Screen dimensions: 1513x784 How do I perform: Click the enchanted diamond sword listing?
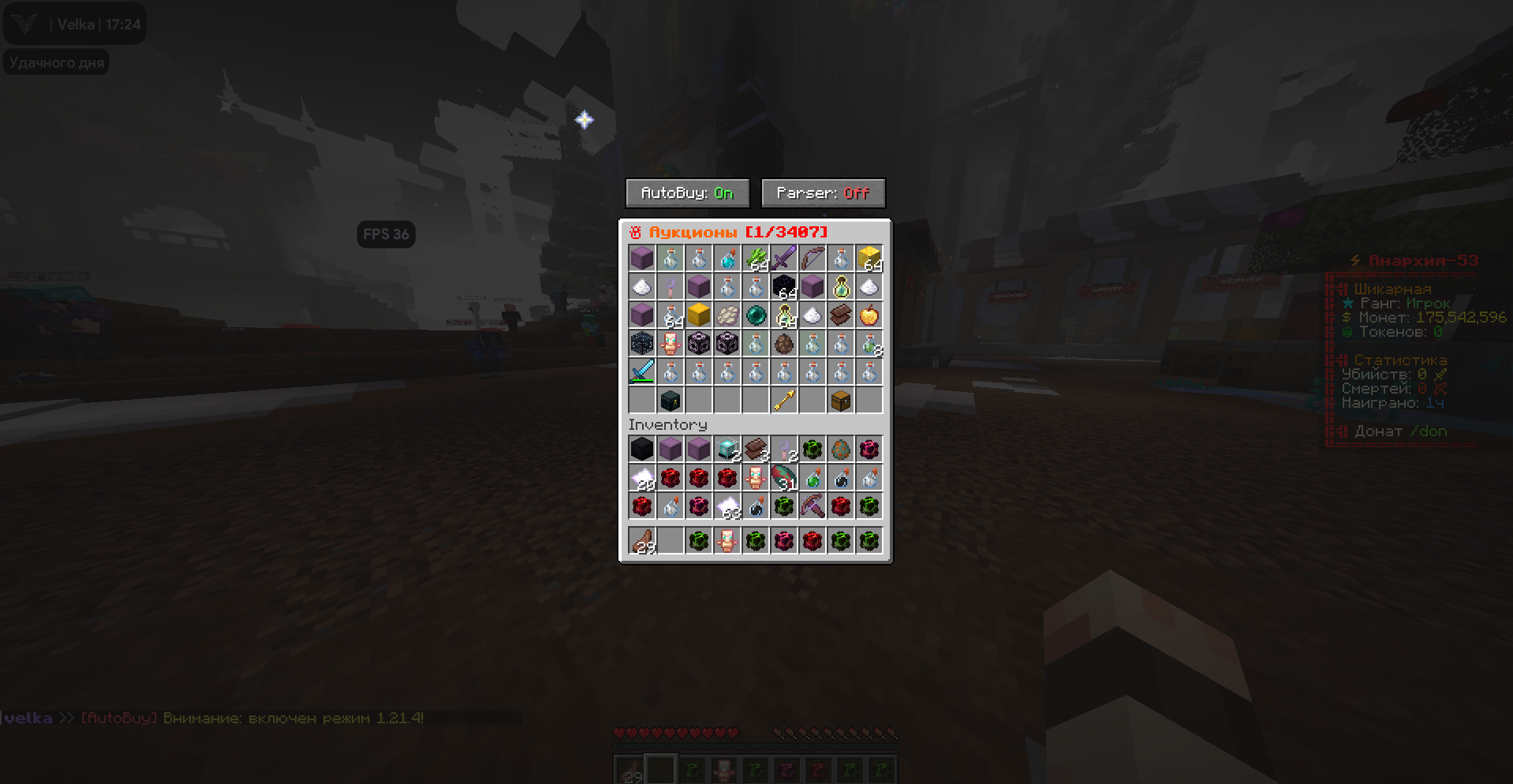641,371
